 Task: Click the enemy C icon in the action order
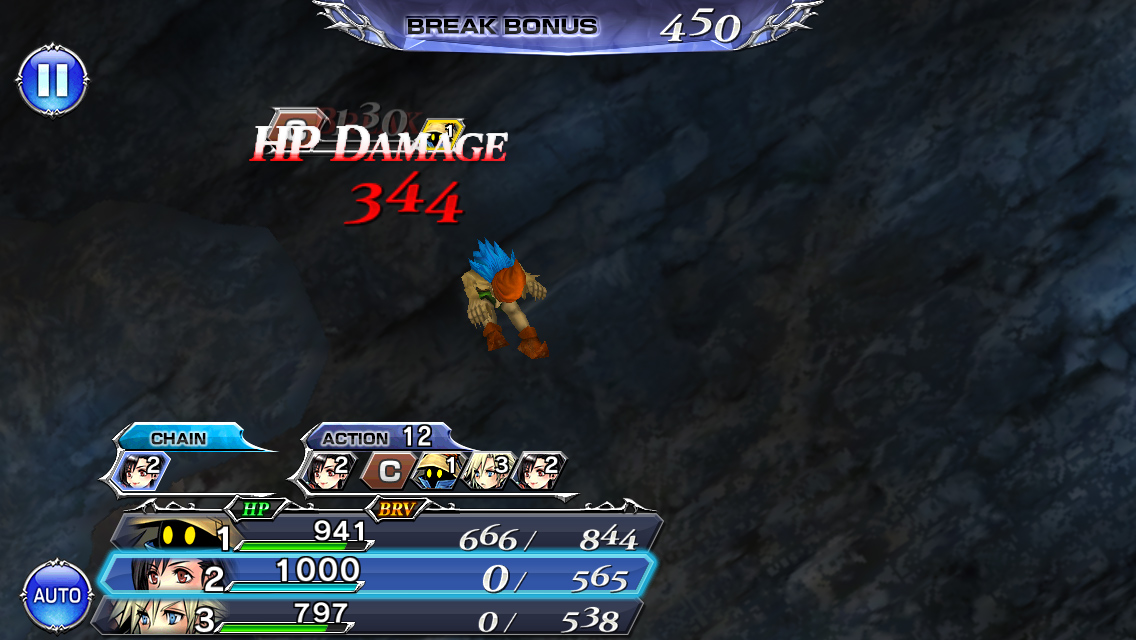(x=385, y=470)
